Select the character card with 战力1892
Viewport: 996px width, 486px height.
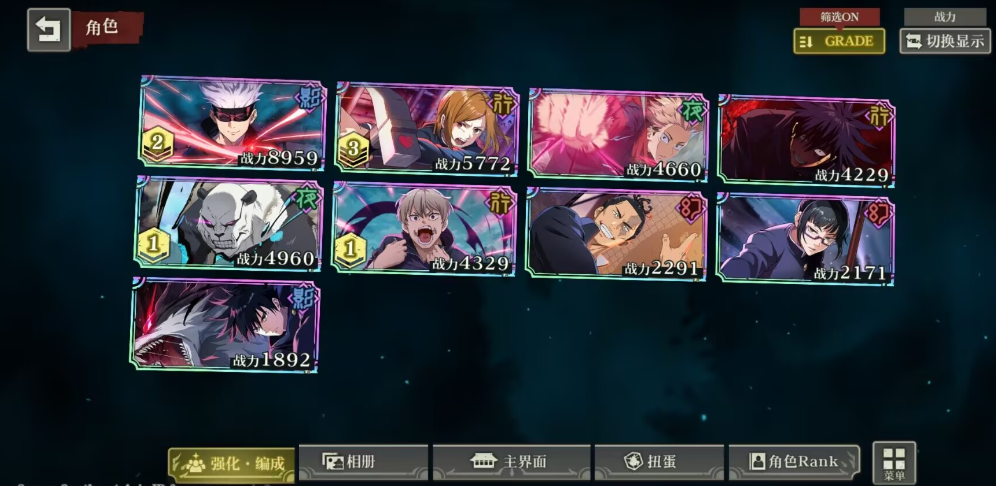[226, 325]
